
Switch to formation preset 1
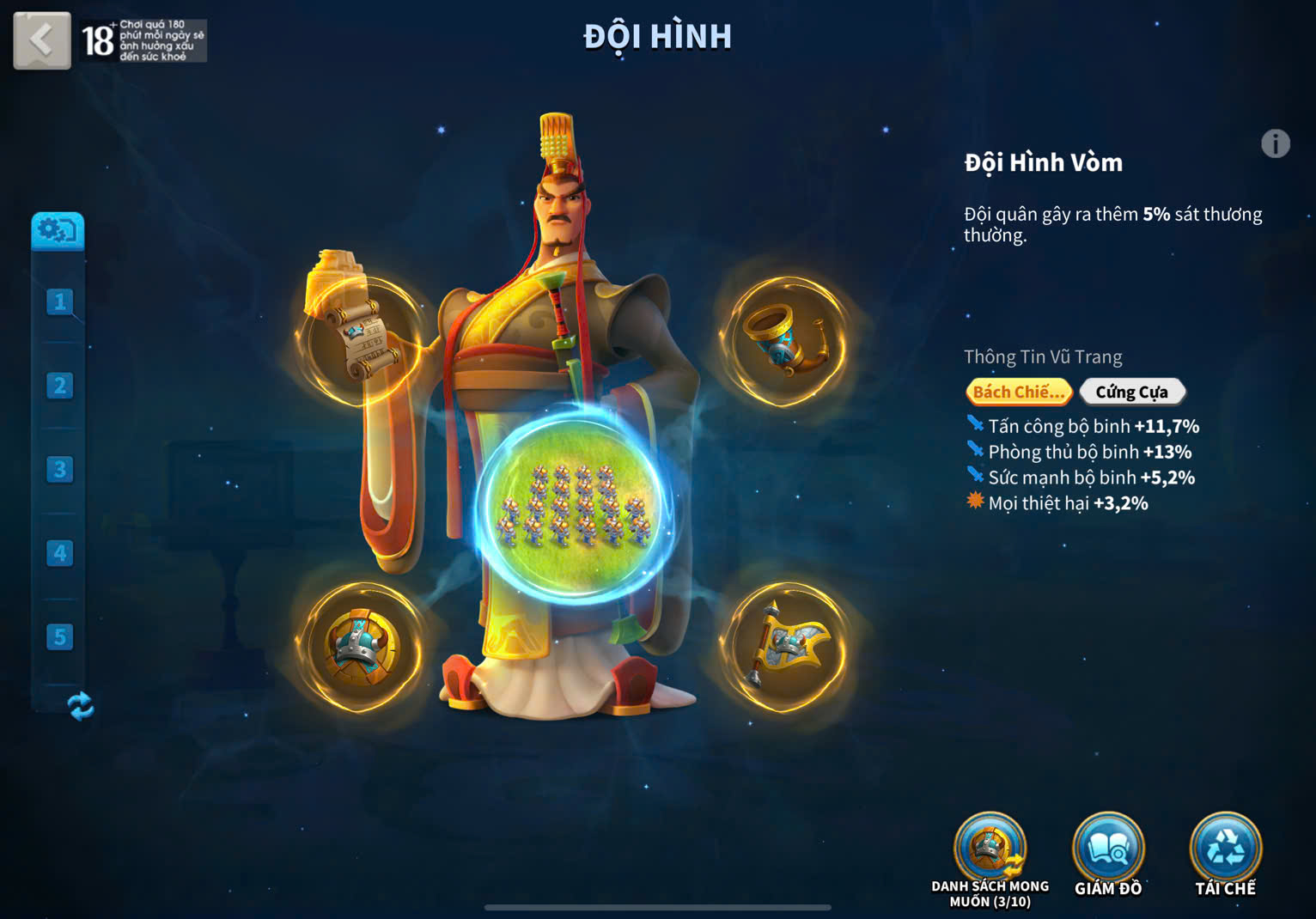59,301
